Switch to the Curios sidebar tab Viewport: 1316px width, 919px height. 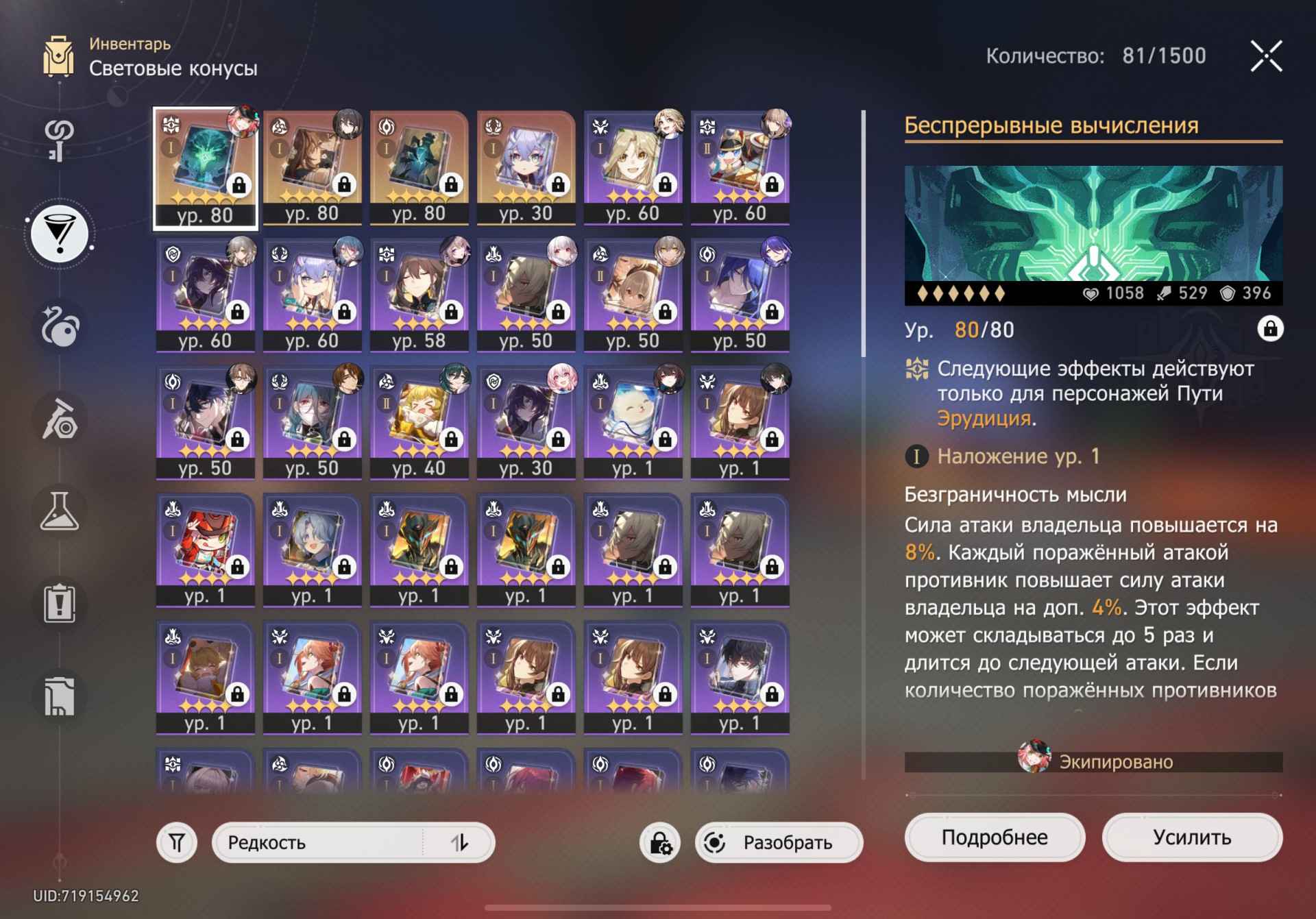[x=60, y=322]
